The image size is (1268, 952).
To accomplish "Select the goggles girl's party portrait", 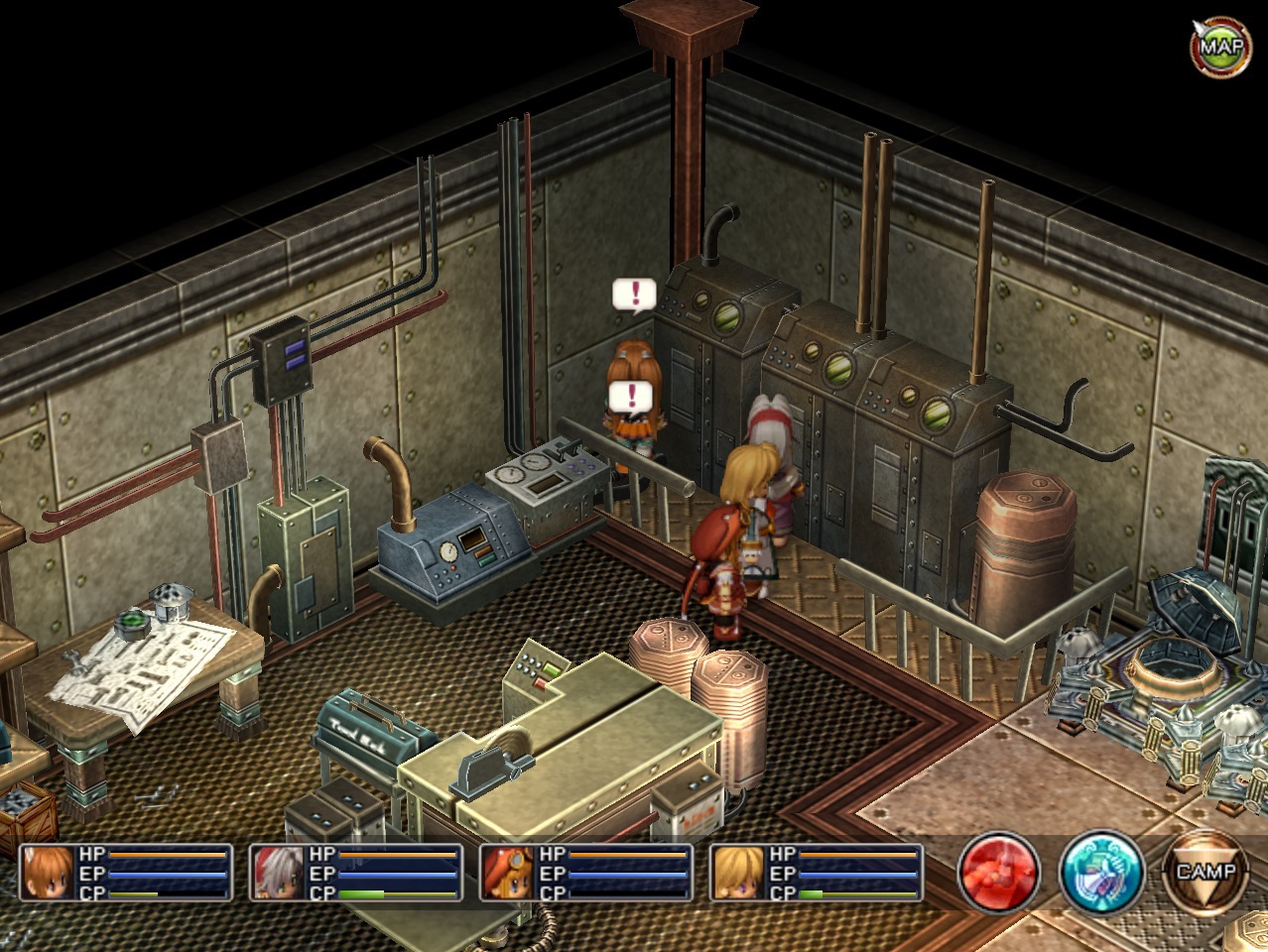I will pyautogui.click(x=507, y=873).
